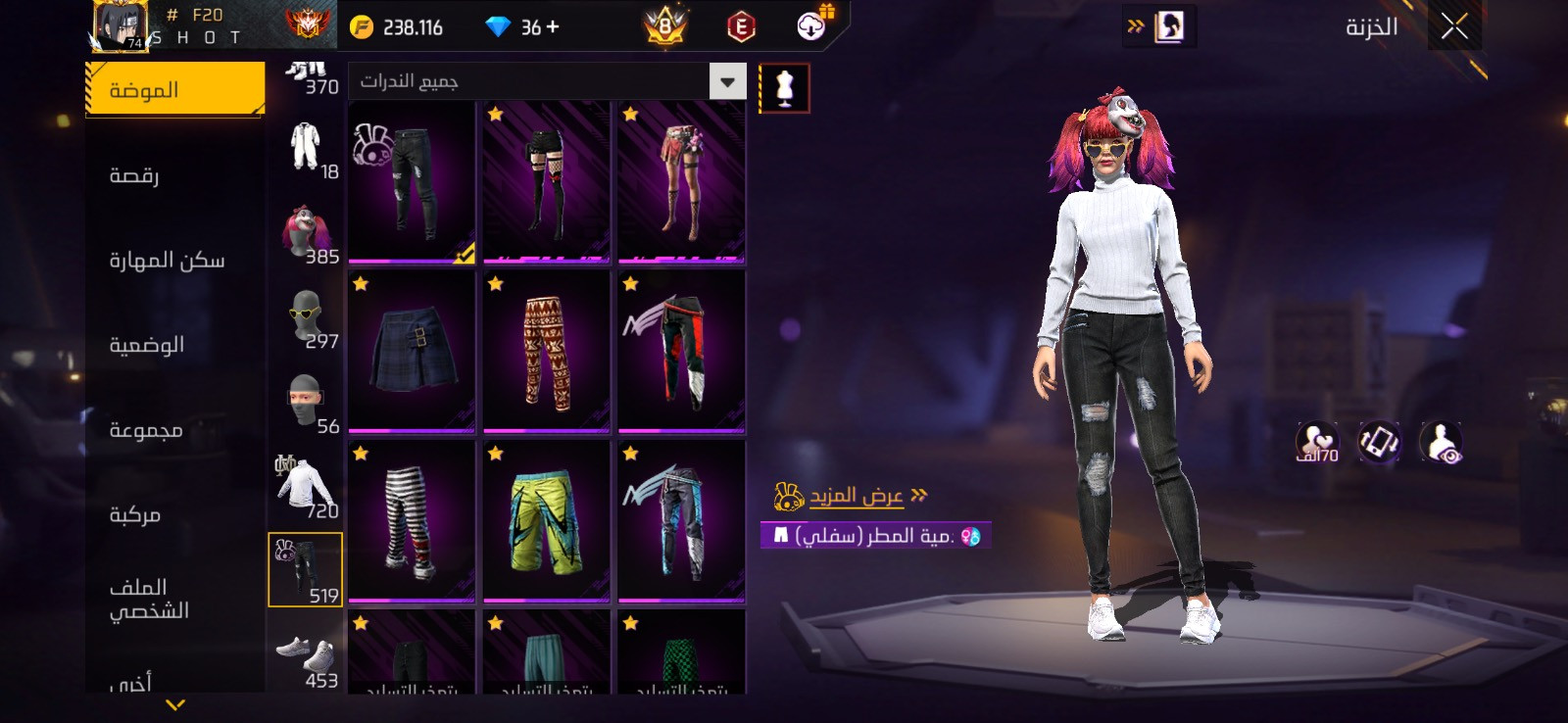Pick the red tribal pattern pants
The width and height of the screenshot is (1568, 723).
pyautogui.click(x=546, y=351)
